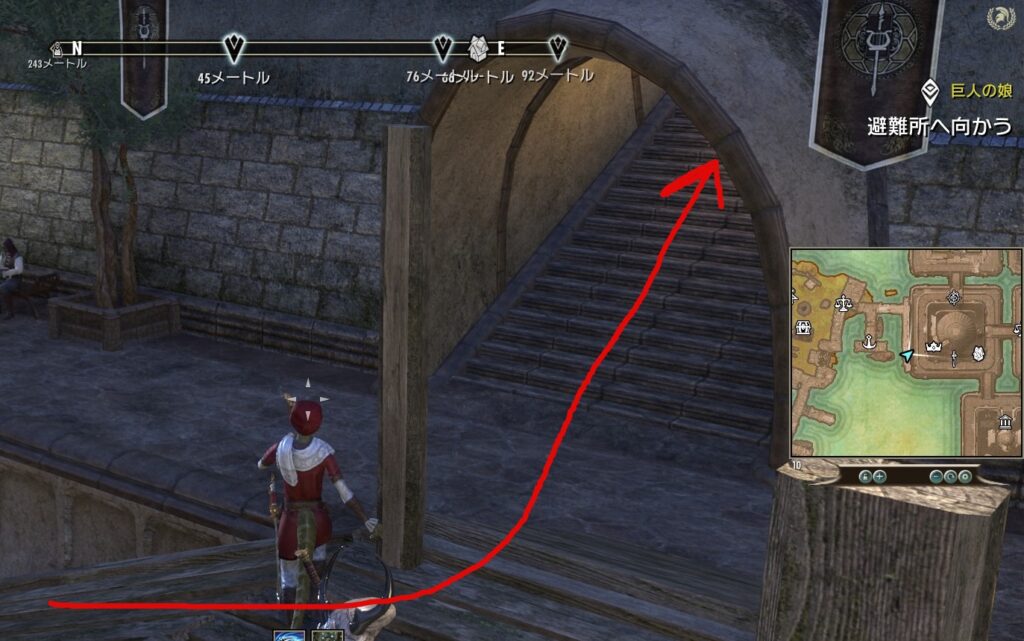1024x641 pixels.
Task: Click the wolf head marker on compass
Action: [x=477, y=47]
